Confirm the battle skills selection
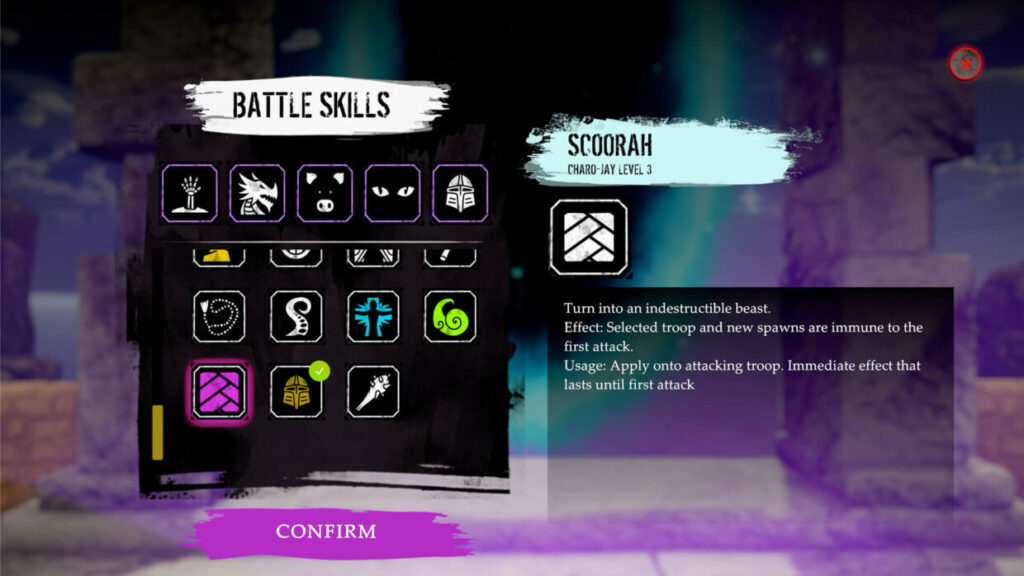 tap(327, 531)
